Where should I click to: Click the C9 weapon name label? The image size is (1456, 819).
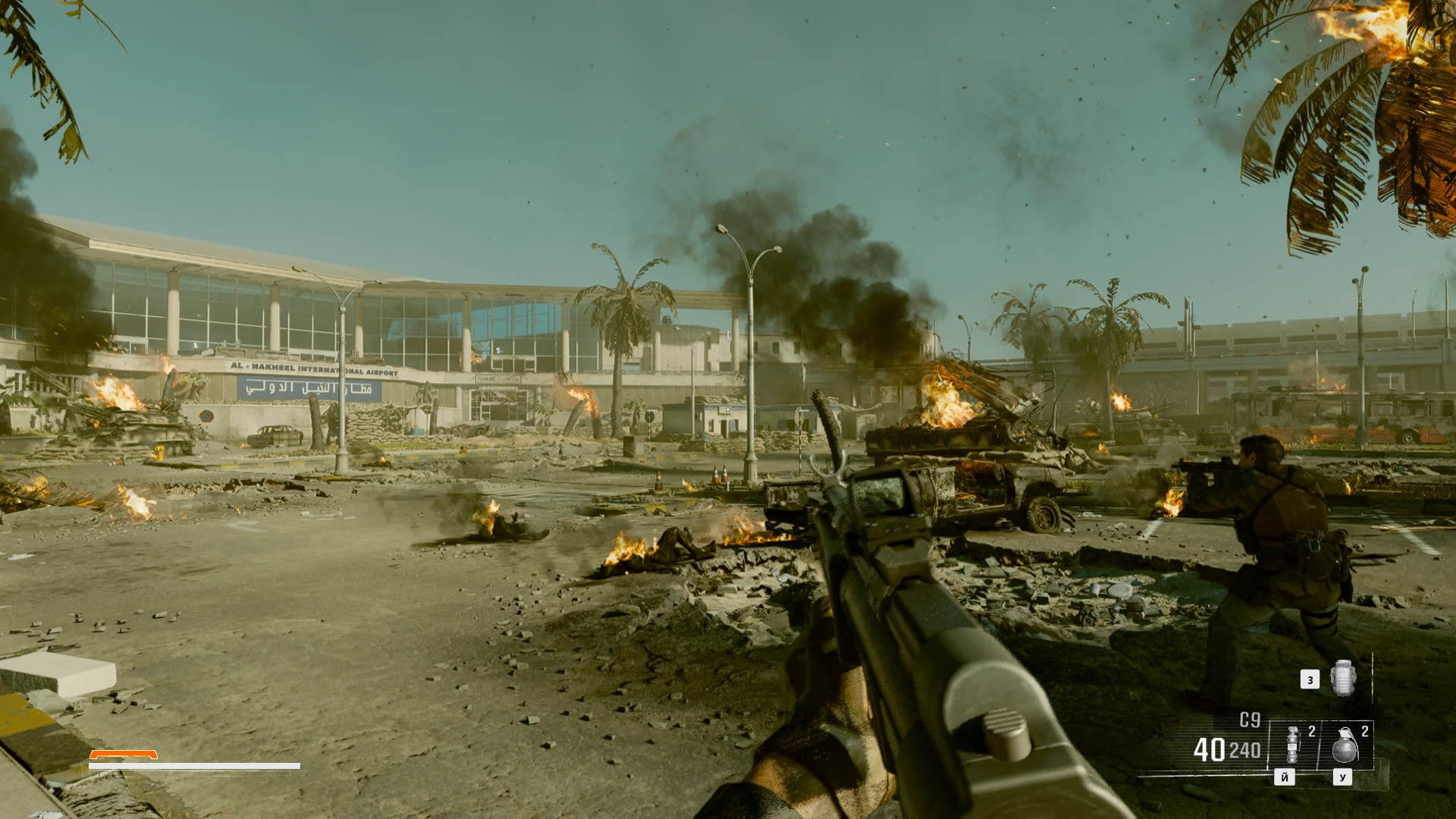[1250, 720]
